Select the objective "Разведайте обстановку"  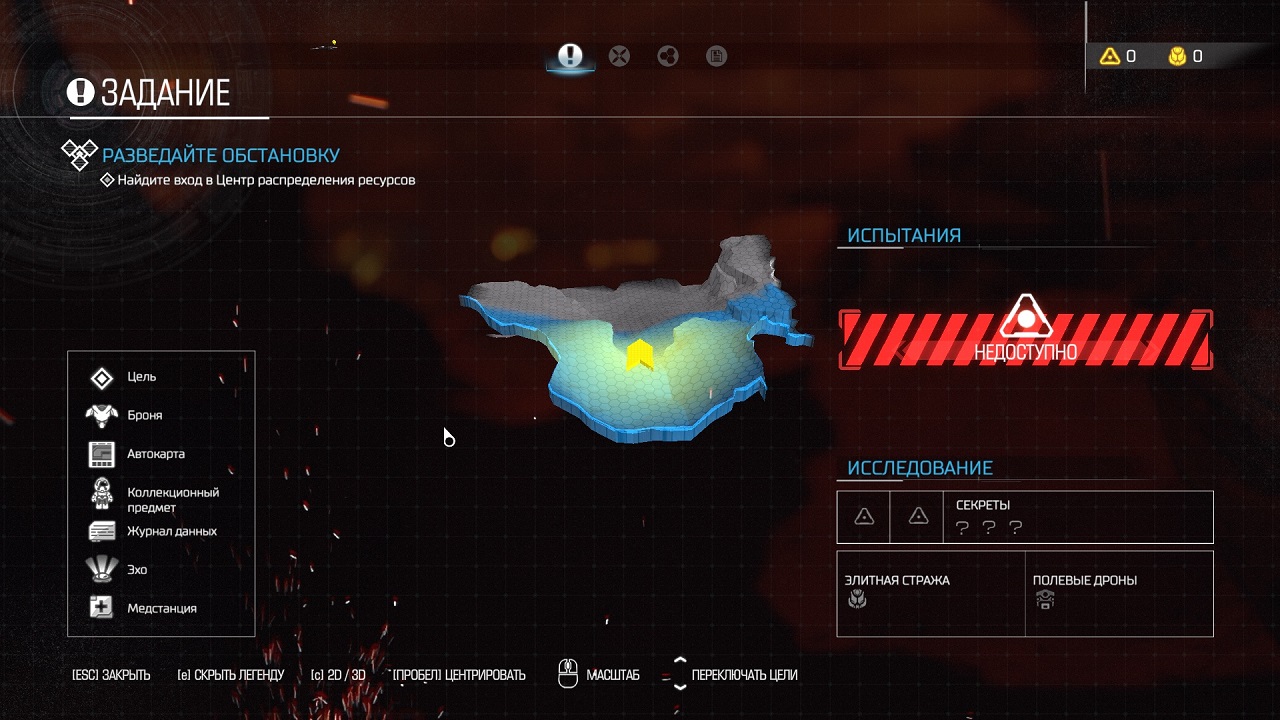pyautogui.click(x=221, y=155)
